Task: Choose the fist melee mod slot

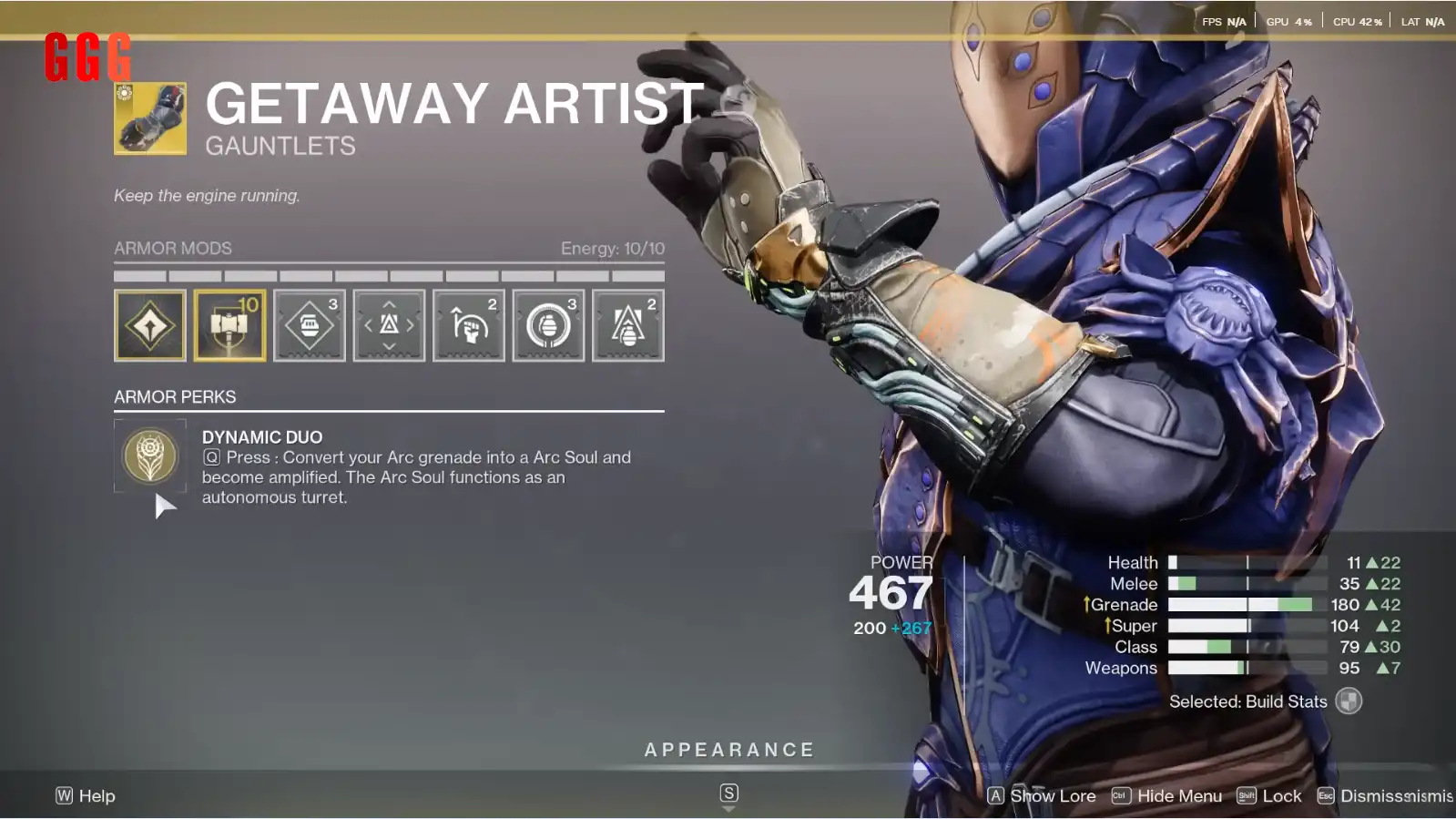Action: (469, 325)
